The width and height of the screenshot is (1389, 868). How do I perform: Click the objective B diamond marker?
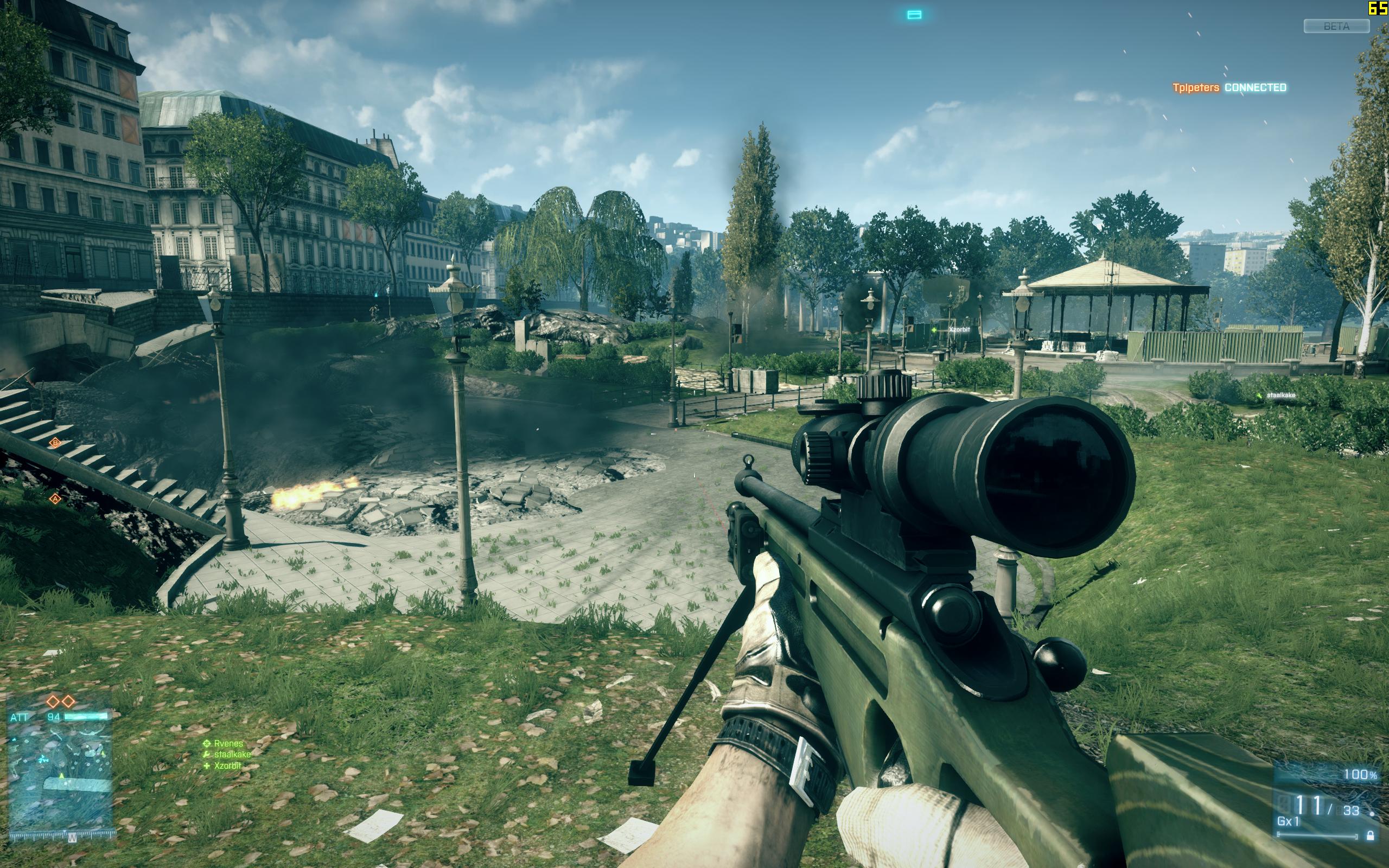[x=55, y=443]
